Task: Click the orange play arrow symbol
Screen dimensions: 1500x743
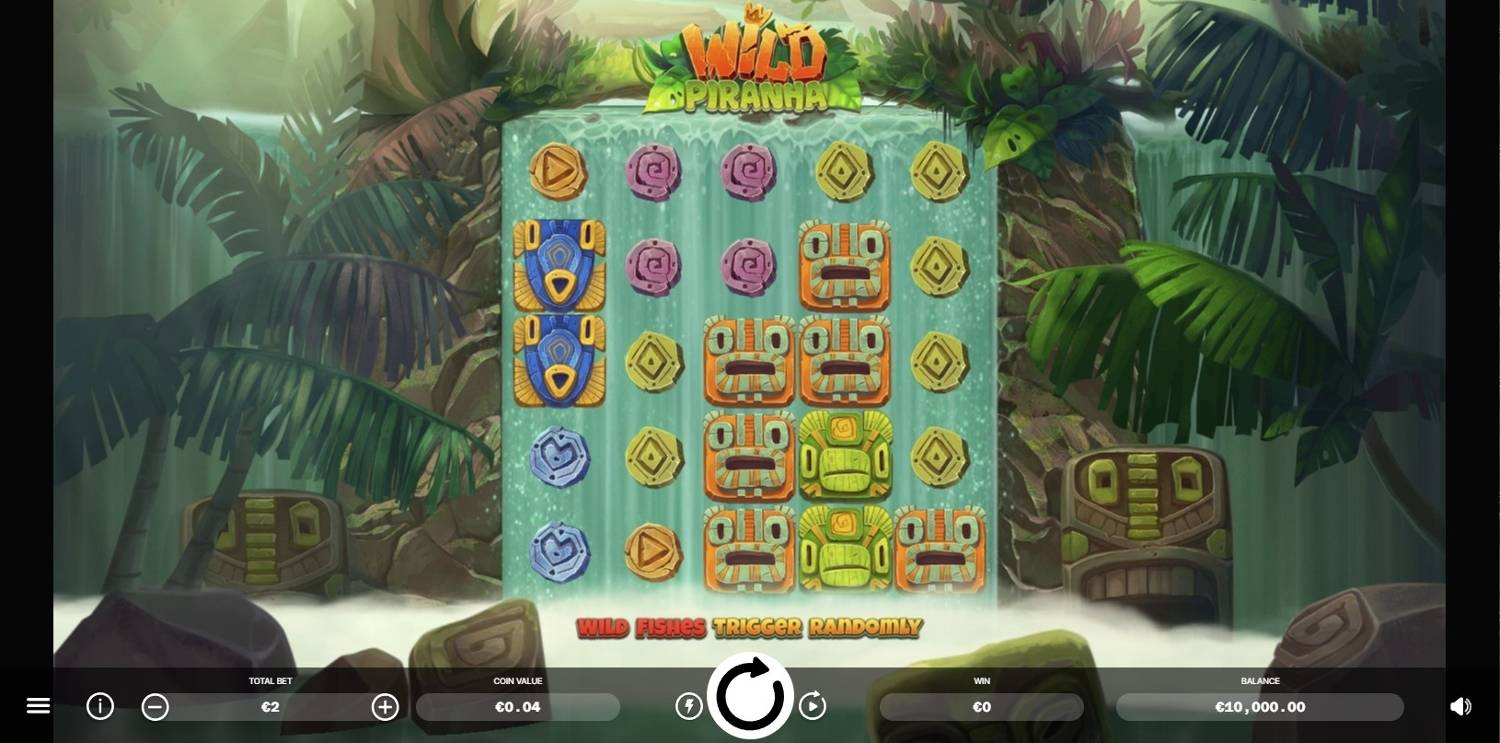Action: coord(560,173)
